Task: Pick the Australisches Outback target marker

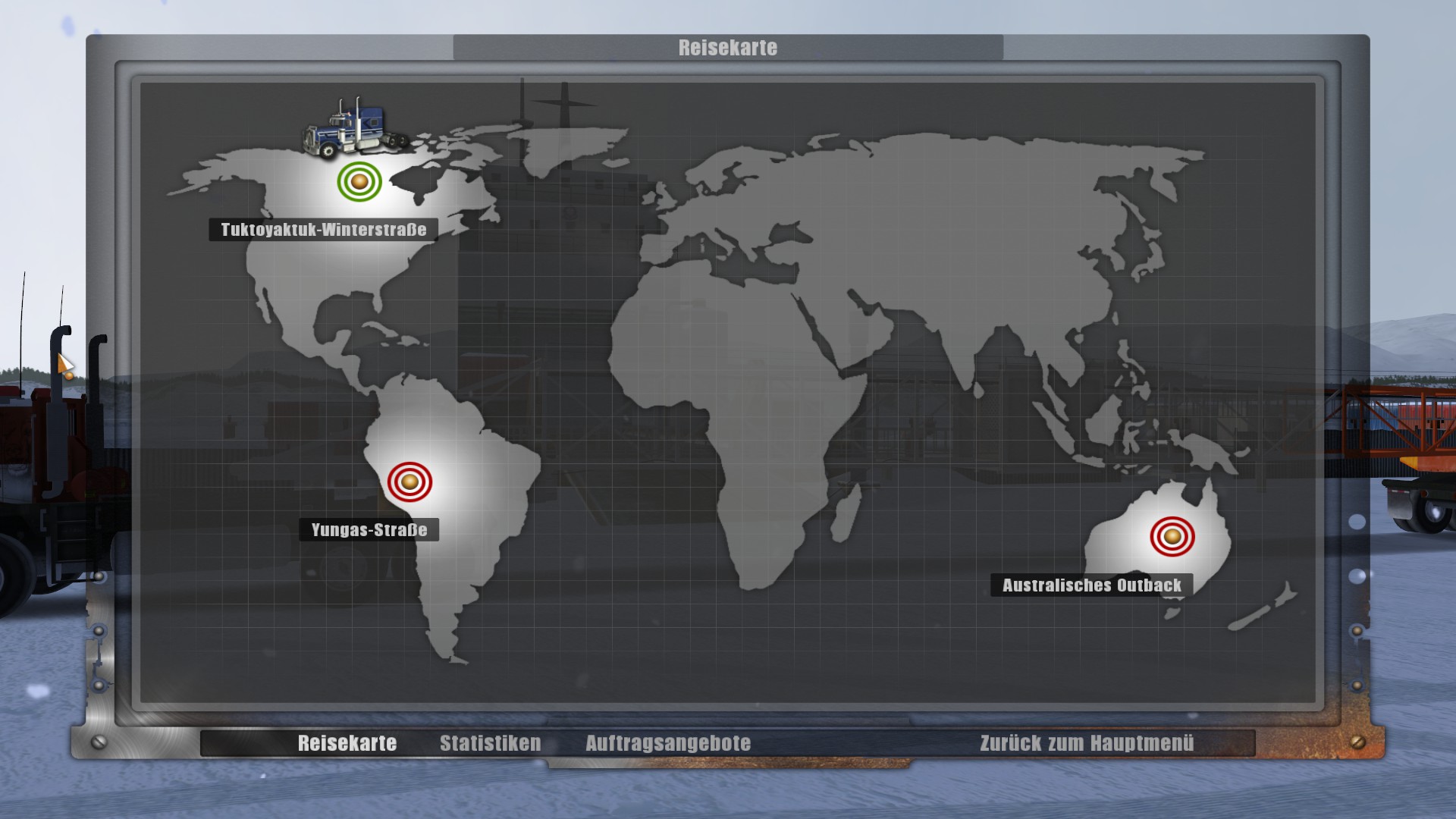Action: [1172, 537]
